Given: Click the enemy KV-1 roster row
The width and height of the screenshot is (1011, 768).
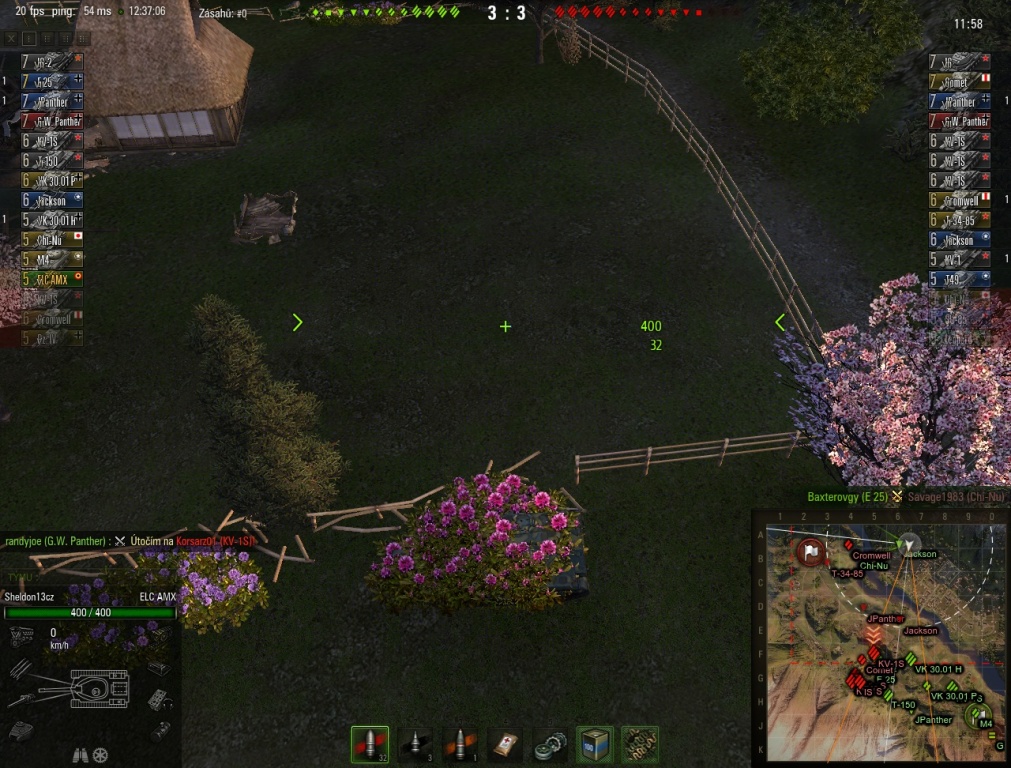Looking at the screenshot, I should click(960, 260).
